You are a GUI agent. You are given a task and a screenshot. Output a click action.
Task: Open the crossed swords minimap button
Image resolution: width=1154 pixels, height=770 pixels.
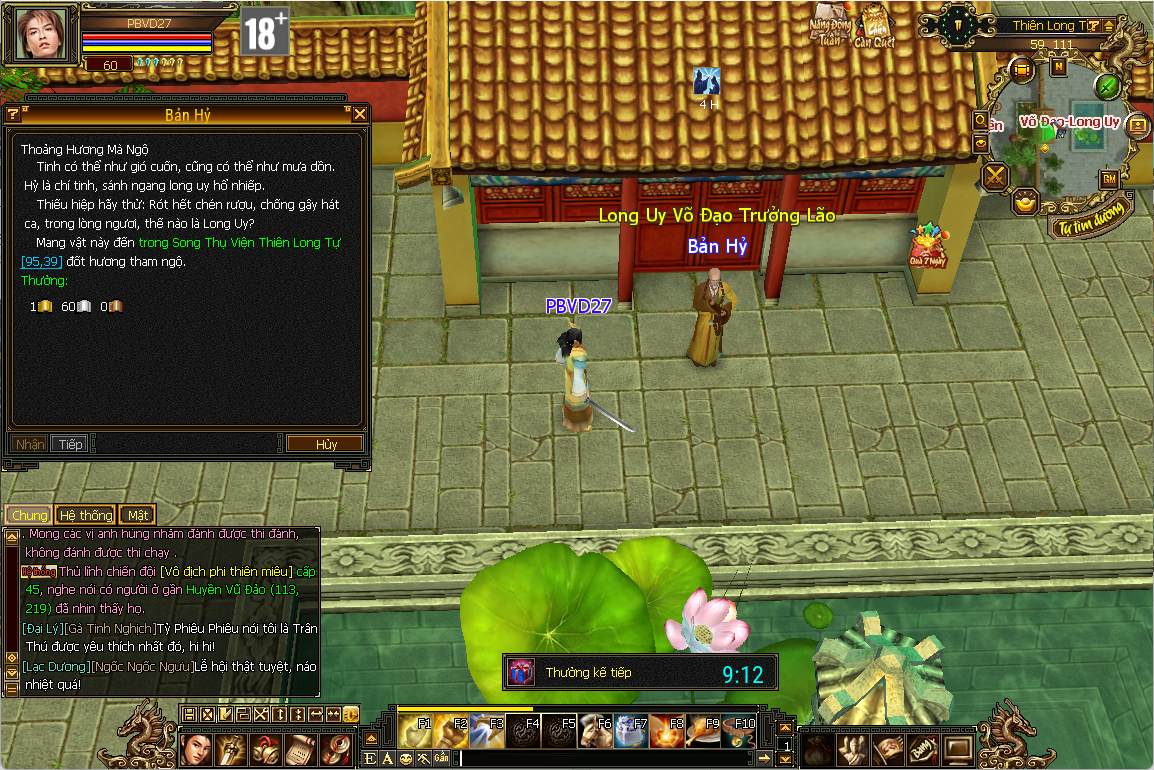[x=996, y=177]
